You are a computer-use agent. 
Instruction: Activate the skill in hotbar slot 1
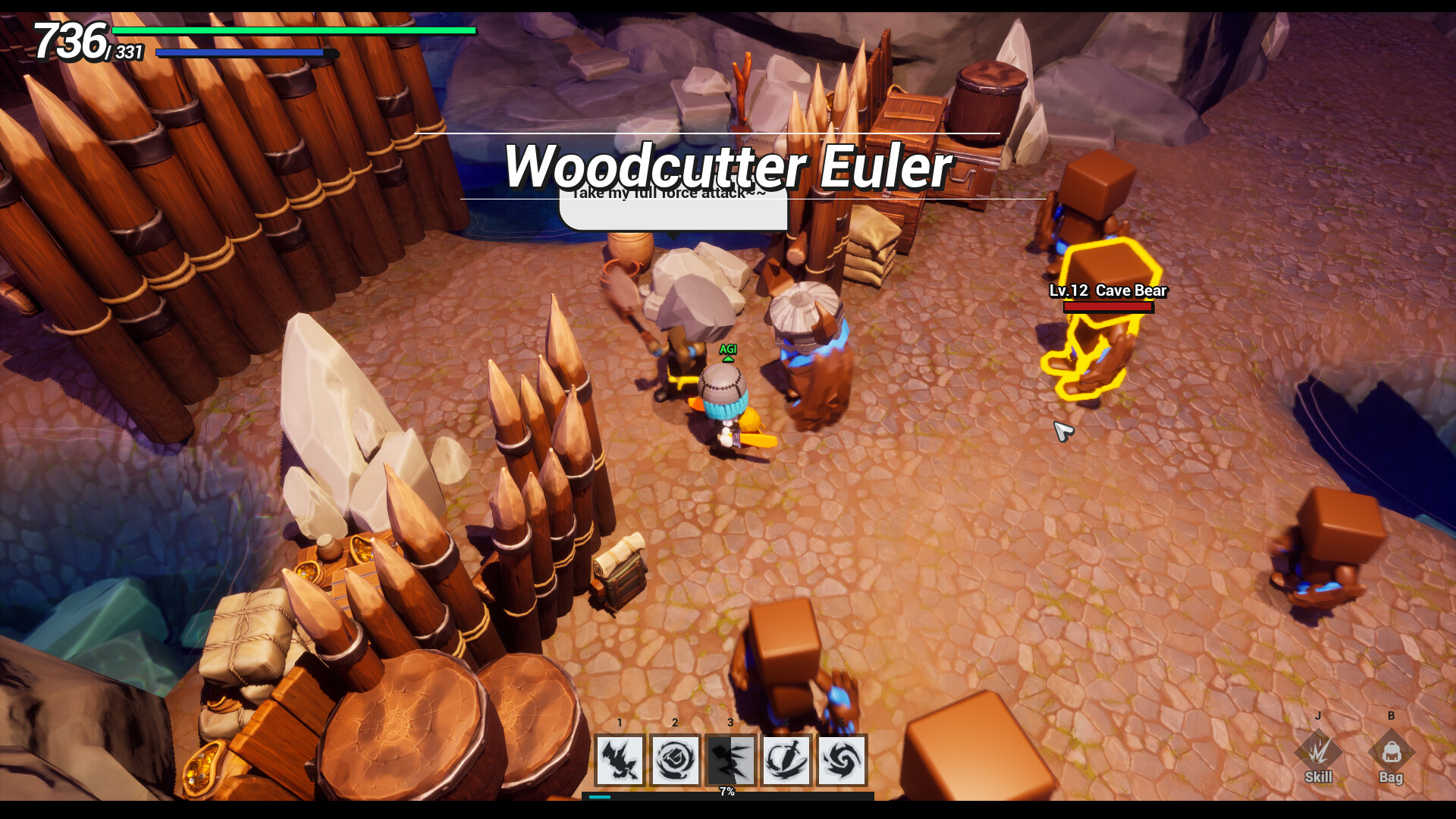620,761
